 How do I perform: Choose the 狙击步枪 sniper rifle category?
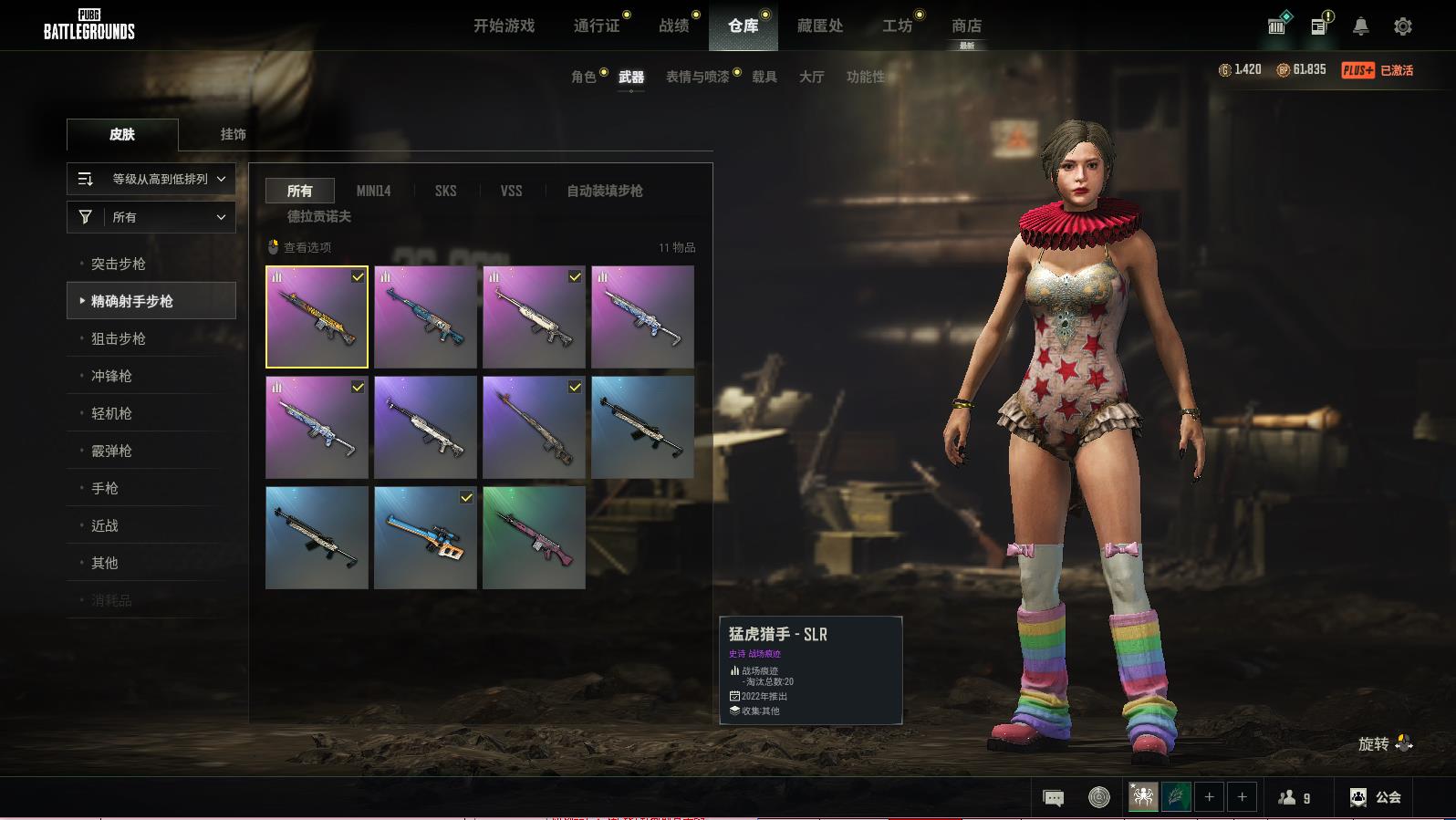119,338
